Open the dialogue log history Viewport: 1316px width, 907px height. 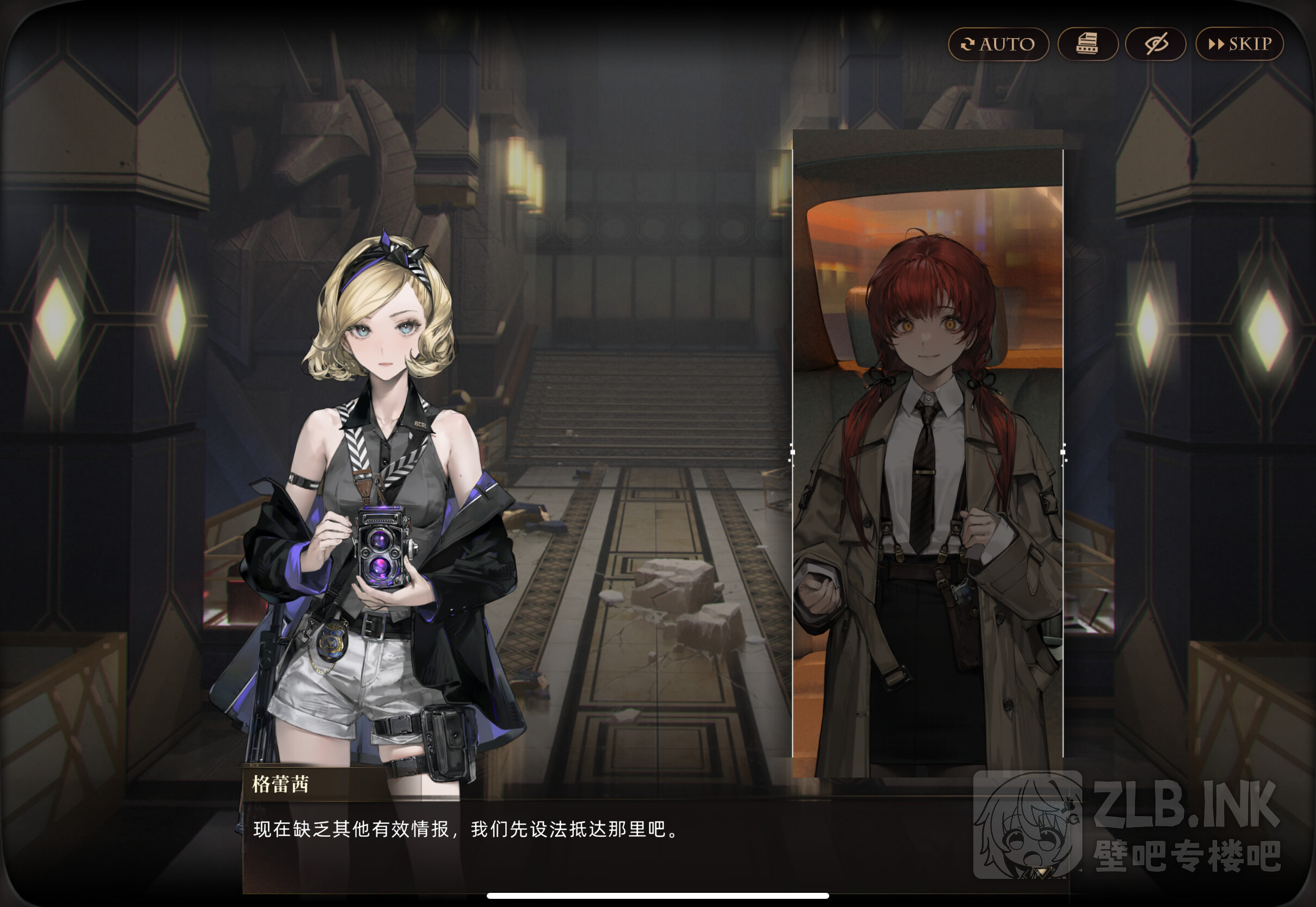coord(1088,45)
